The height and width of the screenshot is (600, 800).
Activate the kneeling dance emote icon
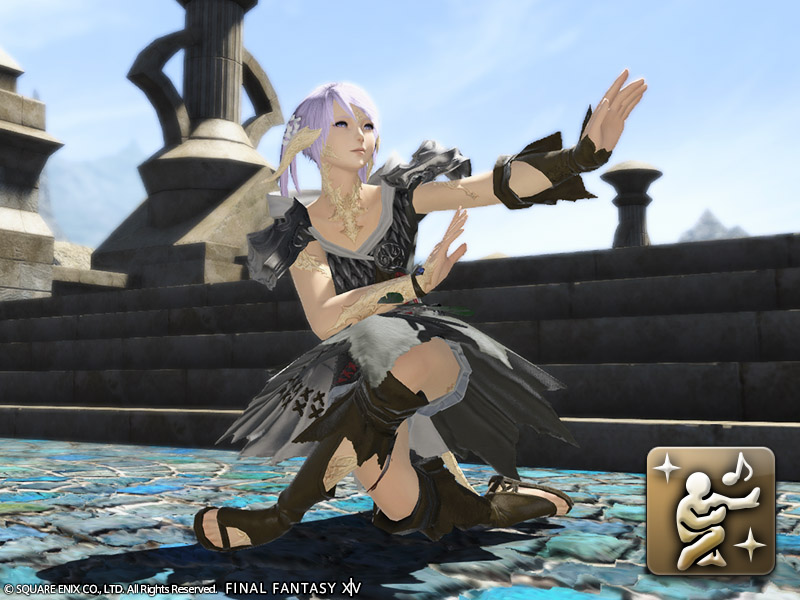(711, 510)
